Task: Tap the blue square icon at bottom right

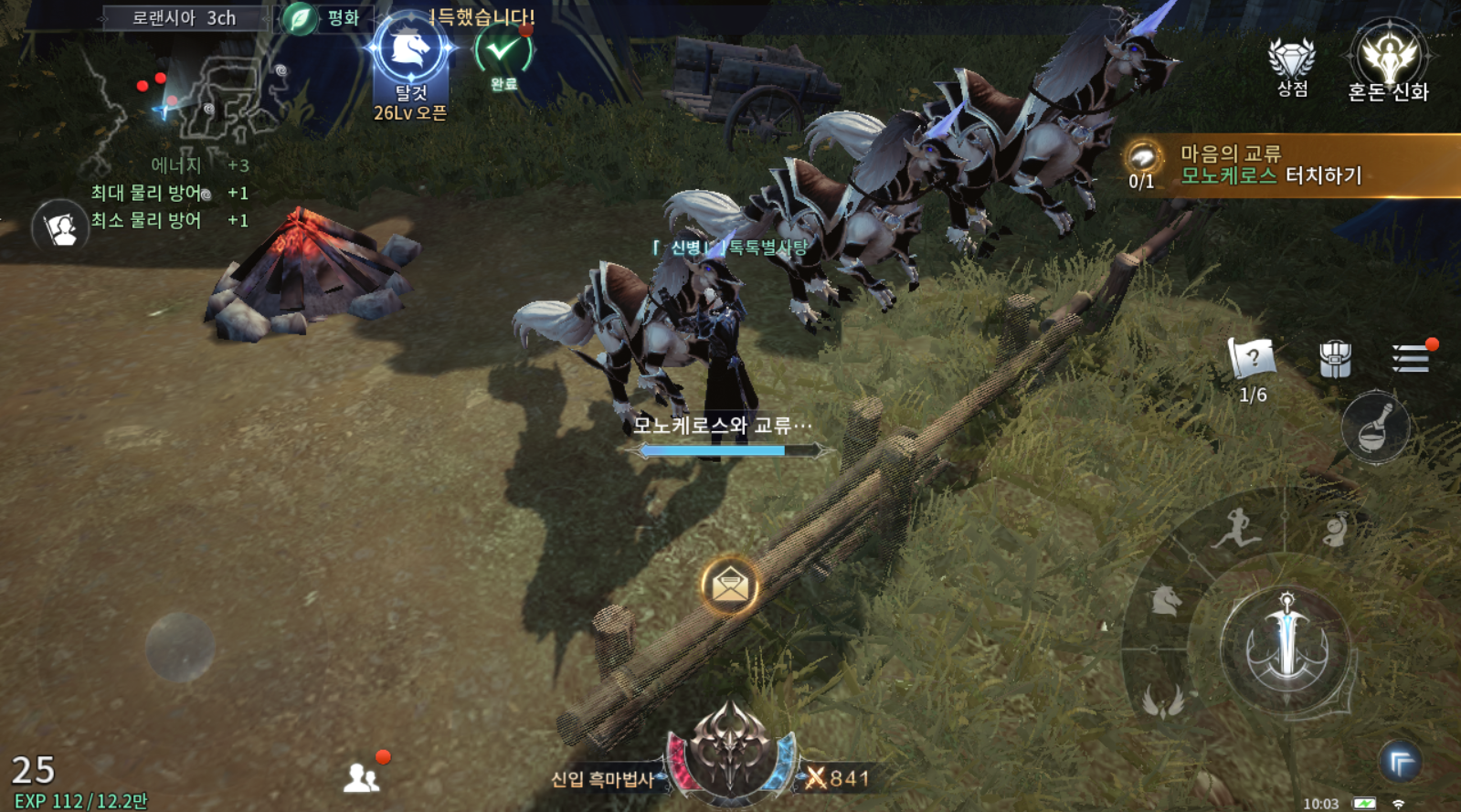Action: click(x=1400, y=762)
